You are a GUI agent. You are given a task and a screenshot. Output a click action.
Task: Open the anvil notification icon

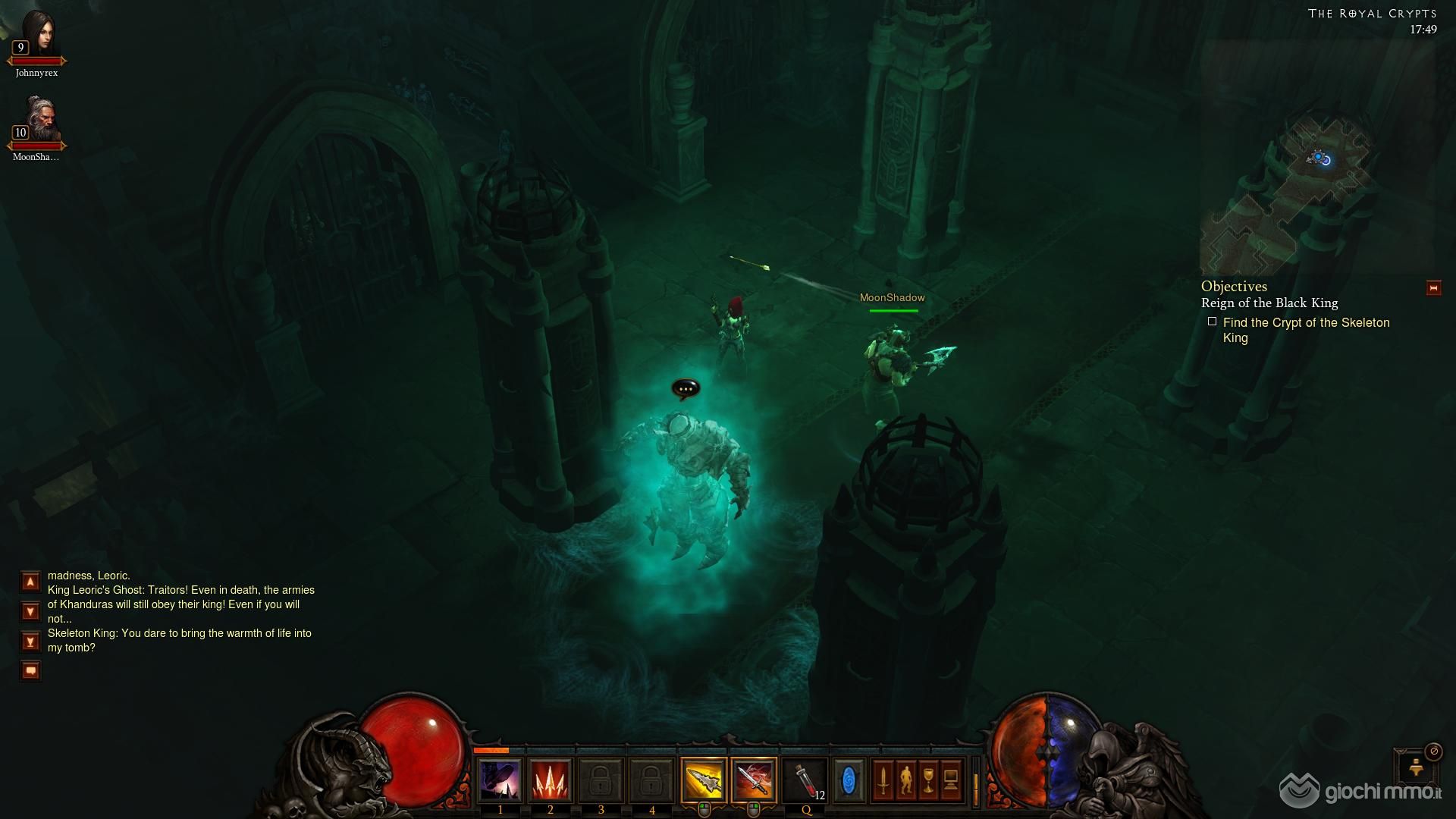[x=1415, y=767]
